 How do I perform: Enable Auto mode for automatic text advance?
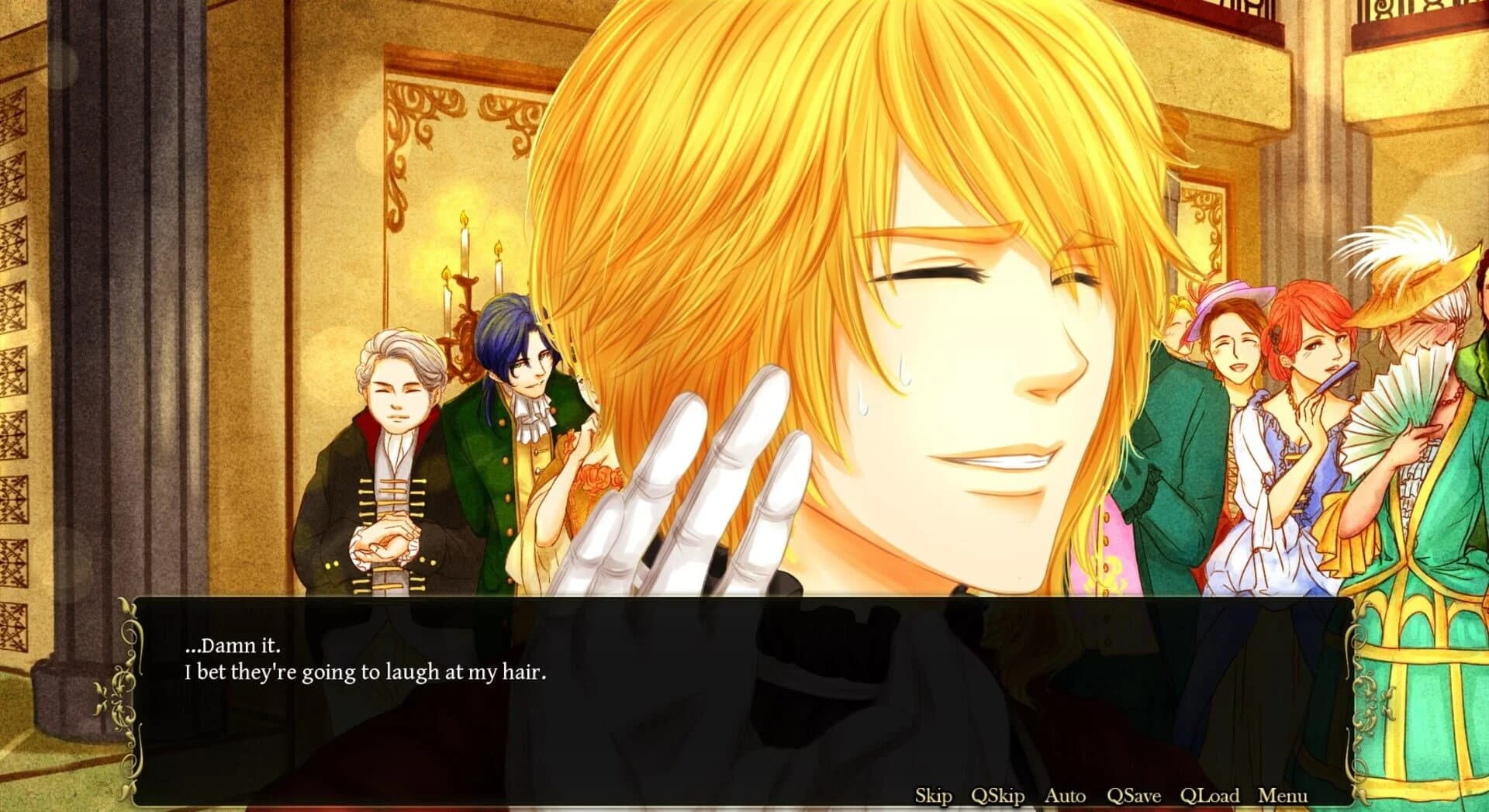1067,796
